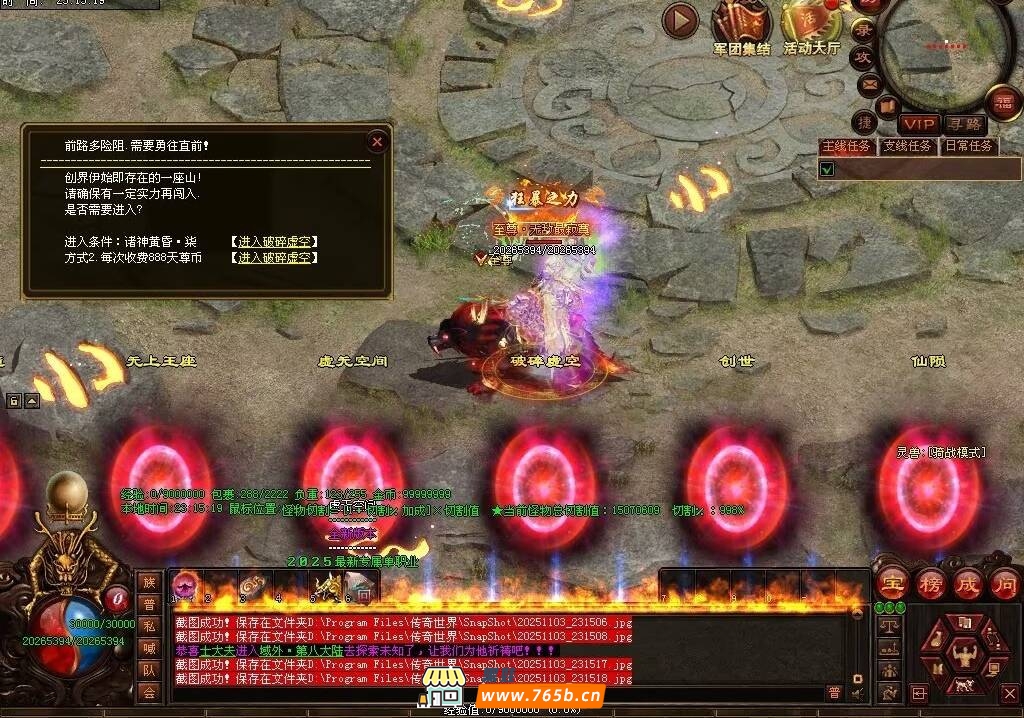Open the character figure in the hexagon menu
Viewport: 1024px width, 718px height.
pyautogui.click(x=966, y=655)
